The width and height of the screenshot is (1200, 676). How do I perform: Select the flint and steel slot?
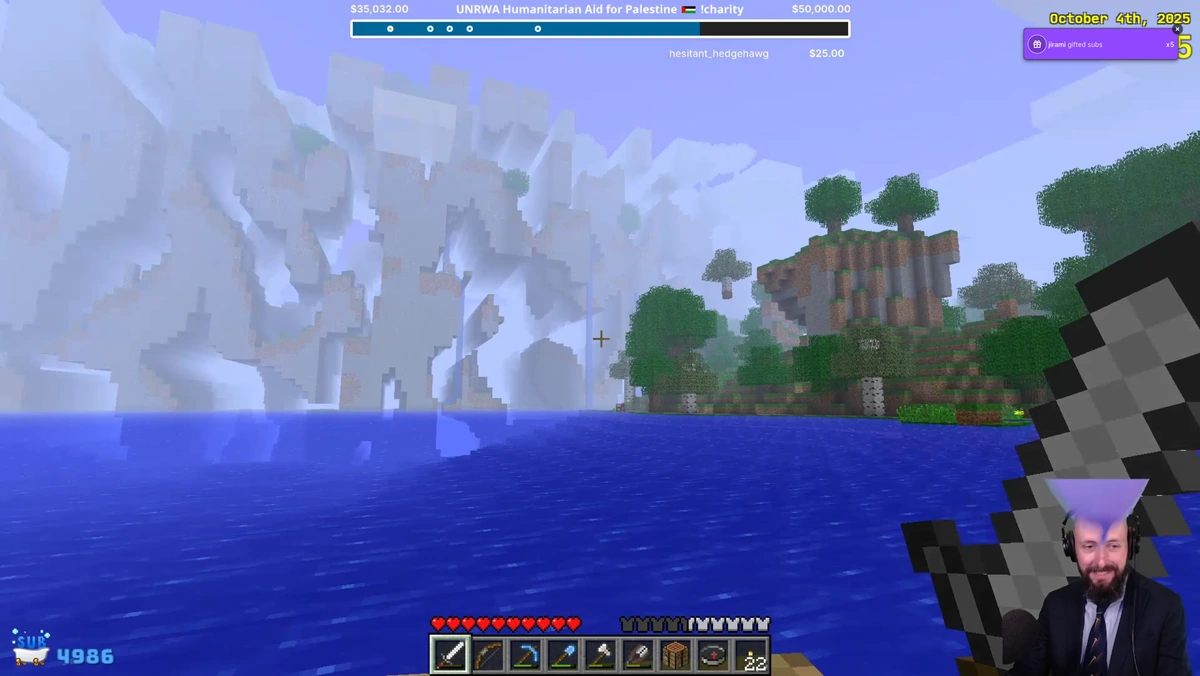638,655
